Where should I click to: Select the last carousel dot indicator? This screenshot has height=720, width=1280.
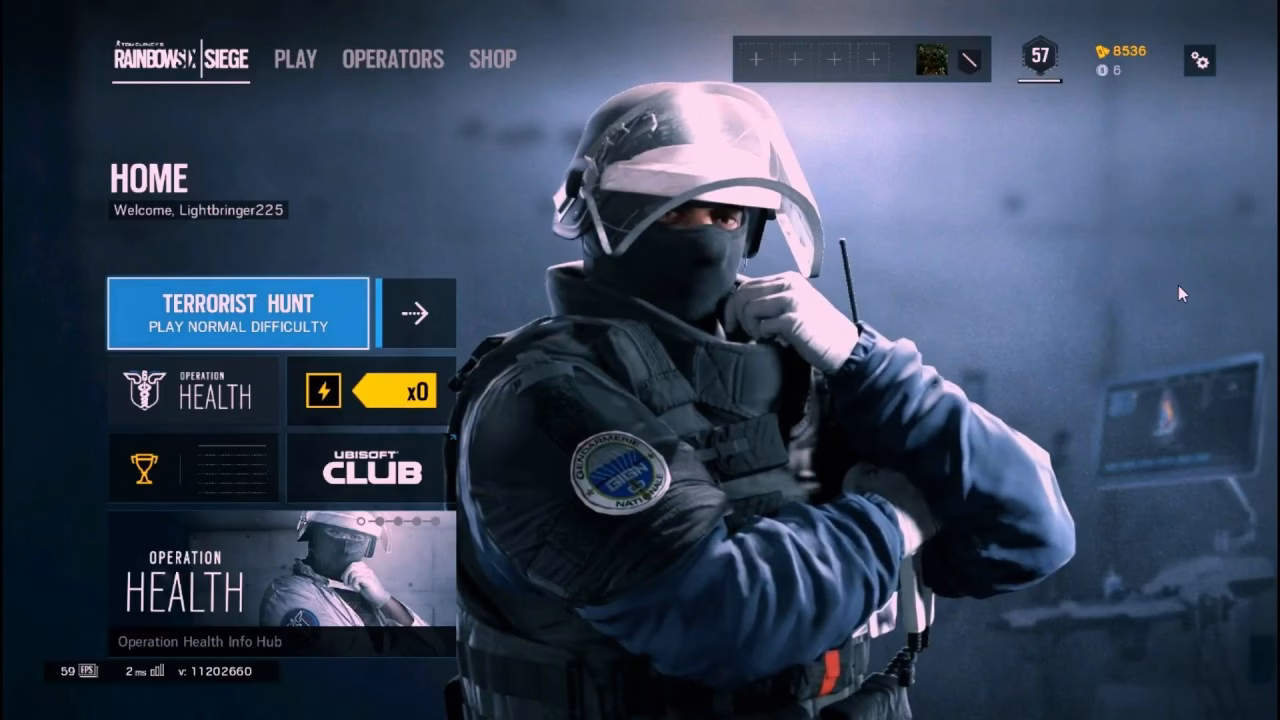[436, 521]
